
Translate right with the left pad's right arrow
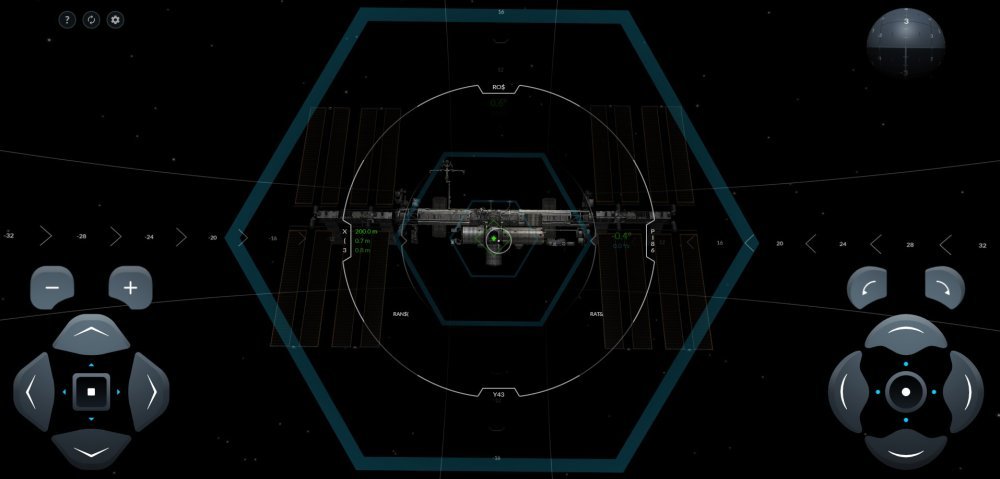[x=149, y=391]
